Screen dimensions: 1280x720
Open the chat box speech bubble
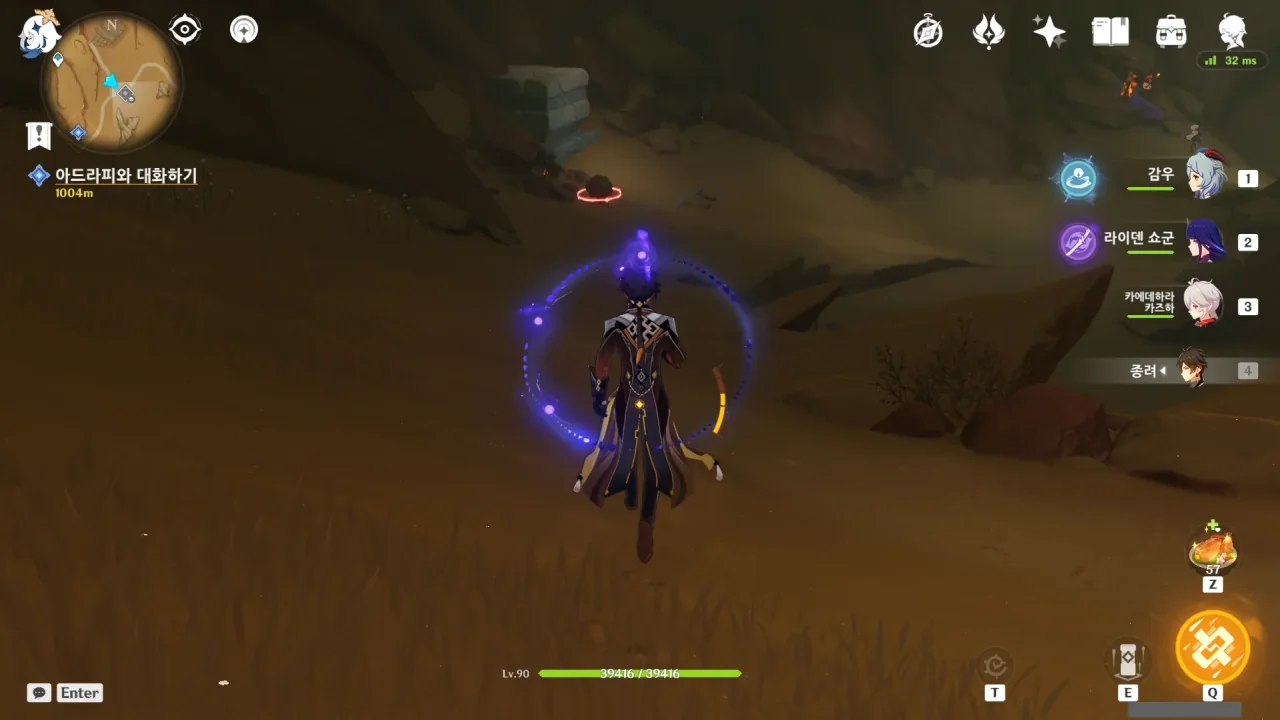[x=39, y=693]
